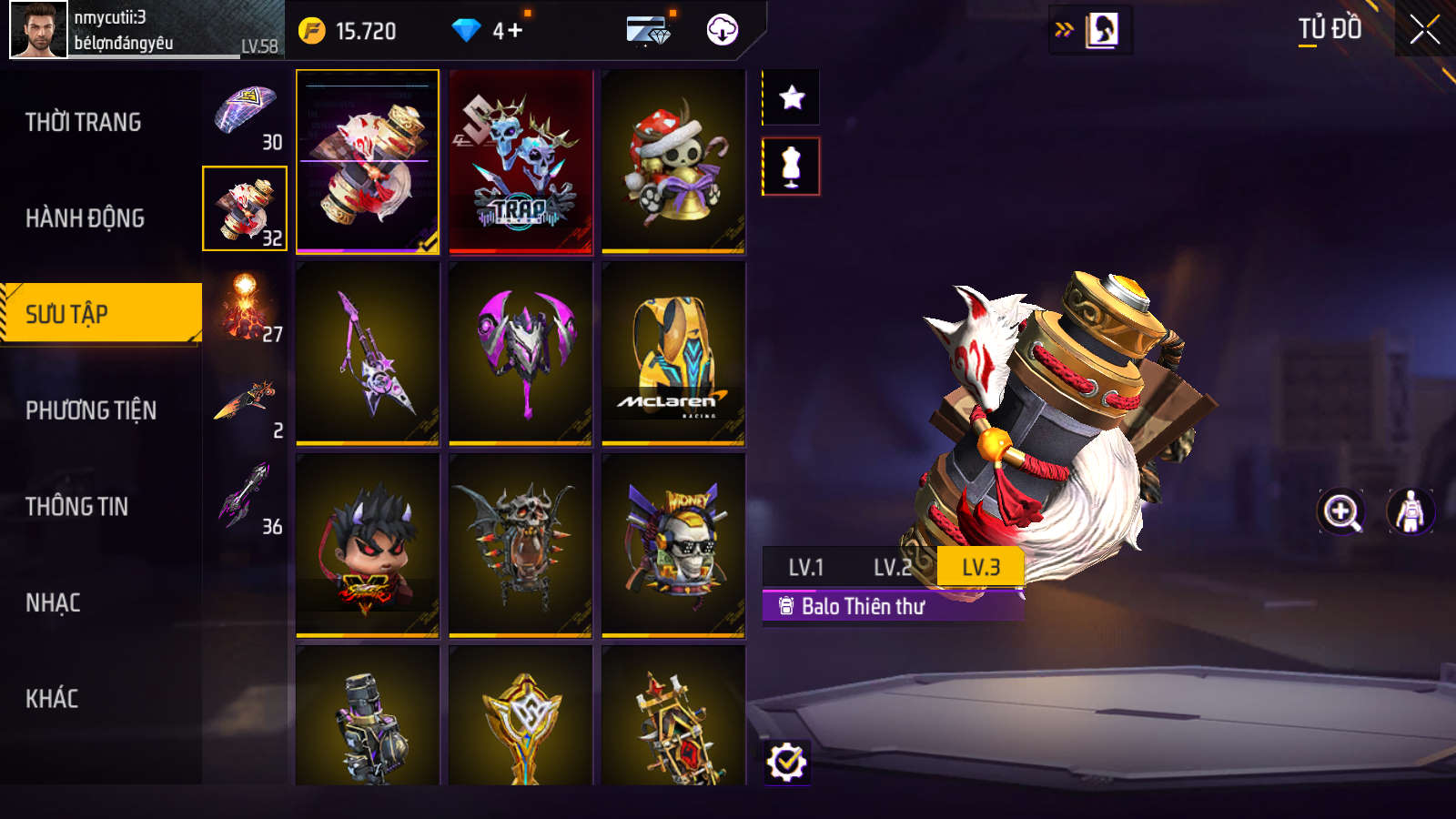Image resolution: width=1456 pixels, height=819 pixels.
Task: Select the parachute subcategory with 30 items
Action: point(245,115)
